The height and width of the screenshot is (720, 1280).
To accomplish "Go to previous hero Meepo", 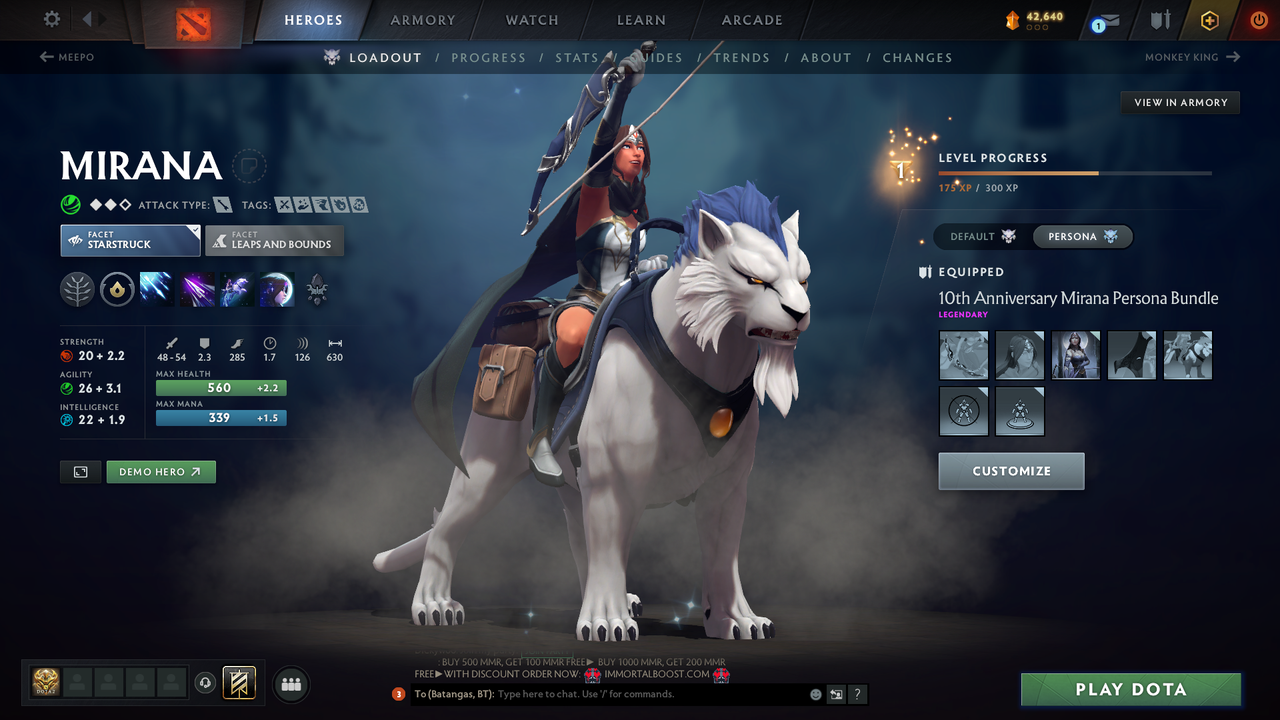I will [67, 57].
